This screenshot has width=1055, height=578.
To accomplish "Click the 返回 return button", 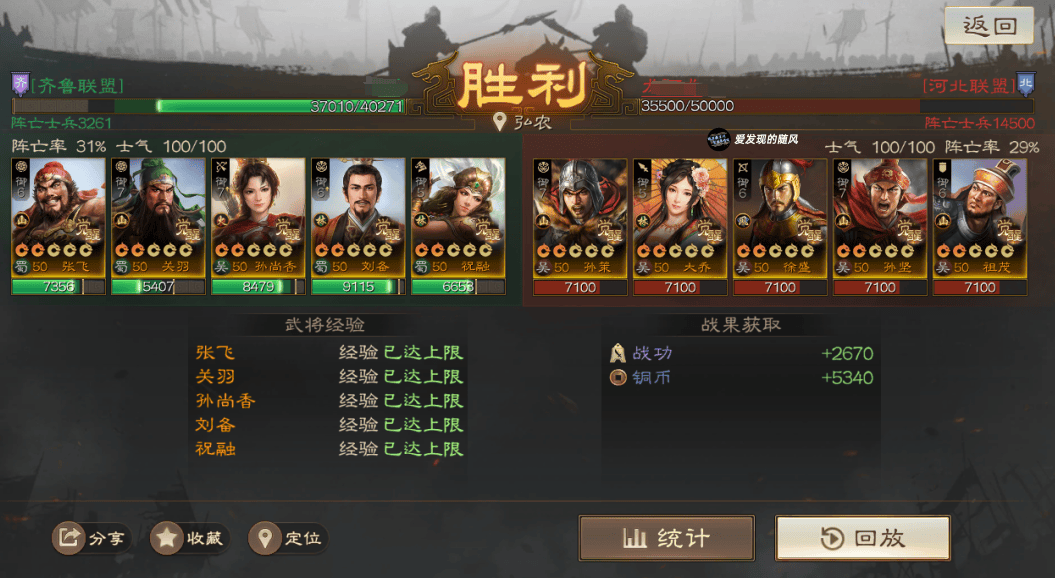I will (x=988, y=26).
